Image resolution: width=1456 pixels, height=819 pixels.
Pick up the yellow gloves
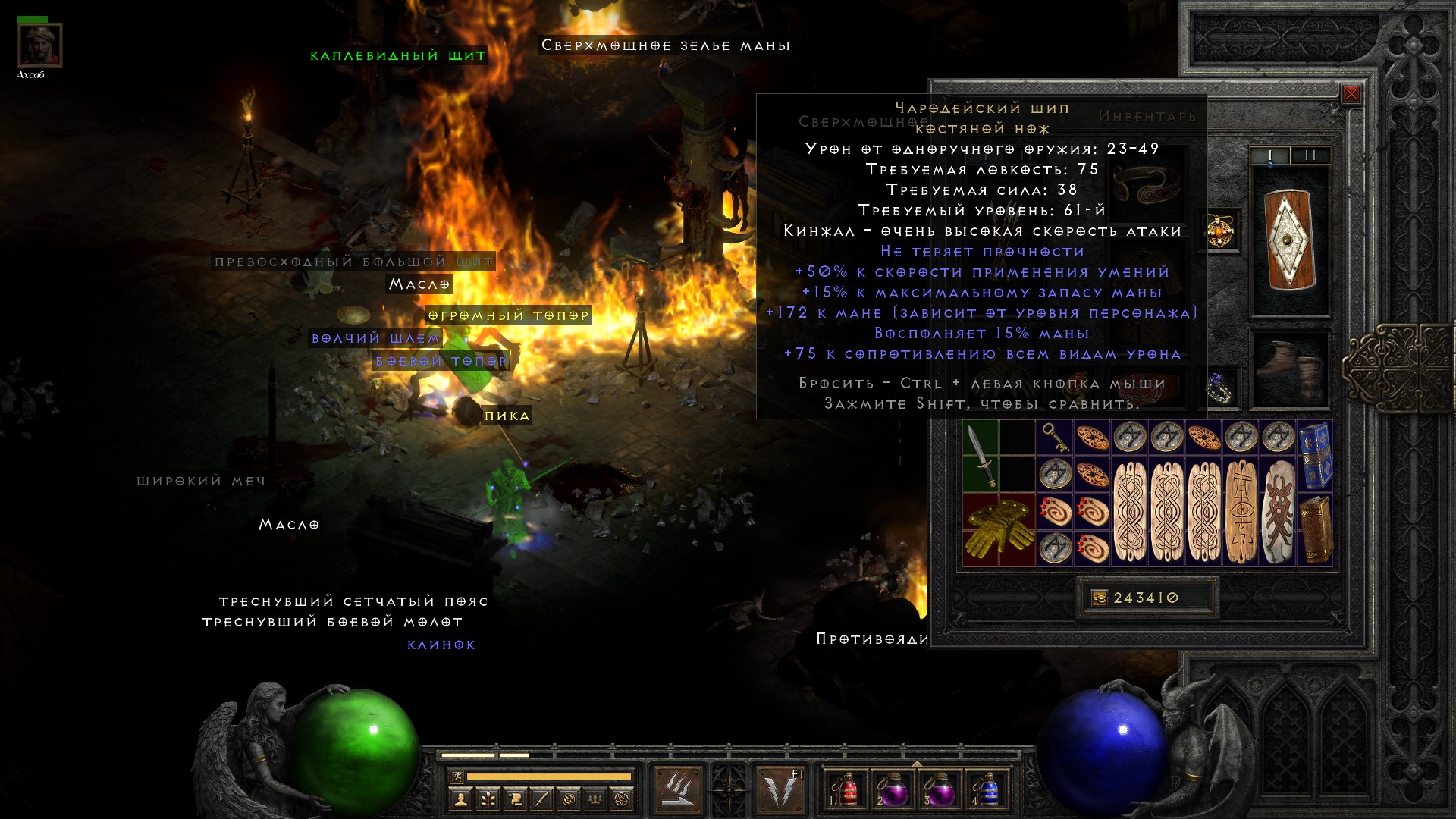(x=999, y=529)
